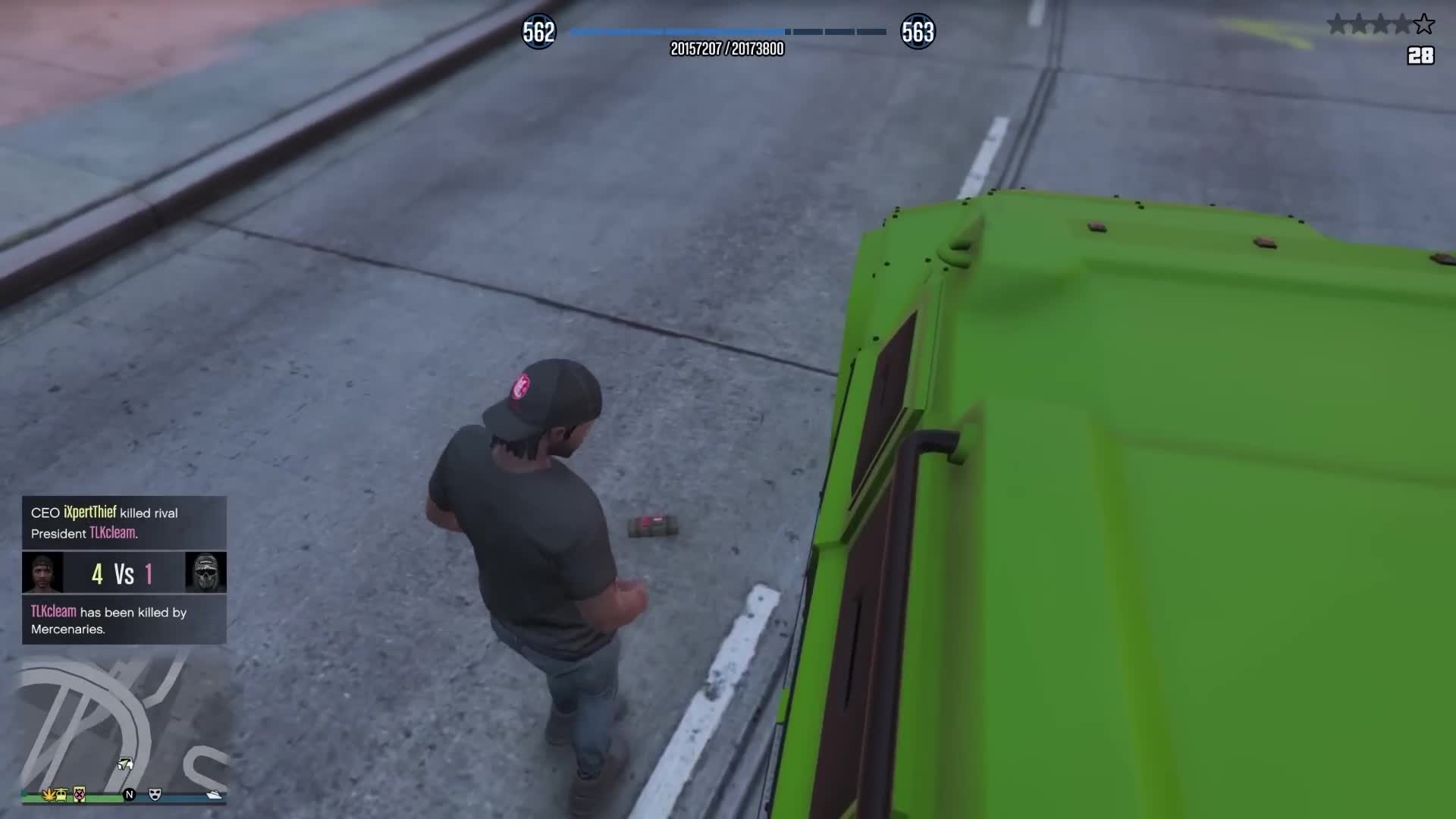Toggle the ammo counter showing 28
Screen dimensions: 1456x819
(1421, 56)
